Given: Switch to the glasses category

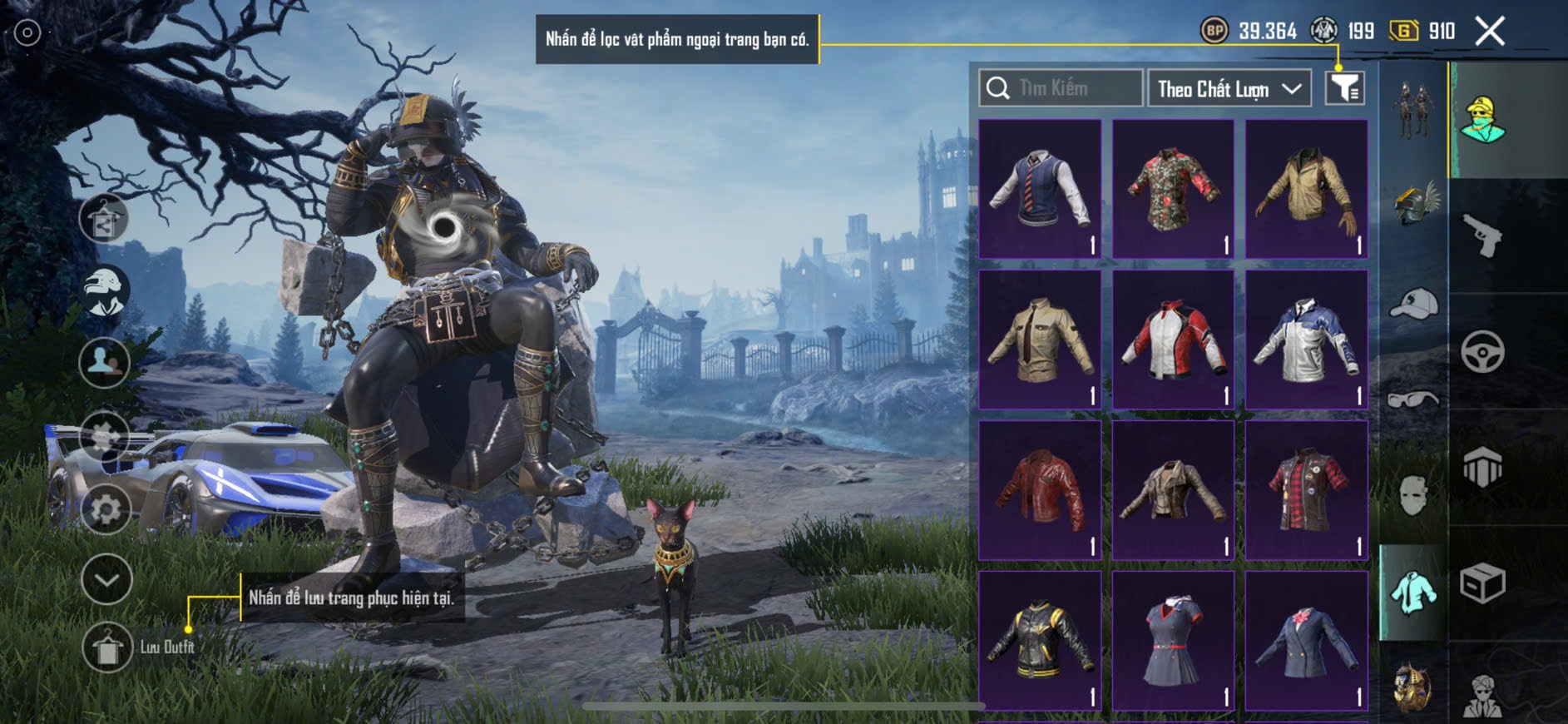Looking at the screenshot, I should tap(1413, 400).
